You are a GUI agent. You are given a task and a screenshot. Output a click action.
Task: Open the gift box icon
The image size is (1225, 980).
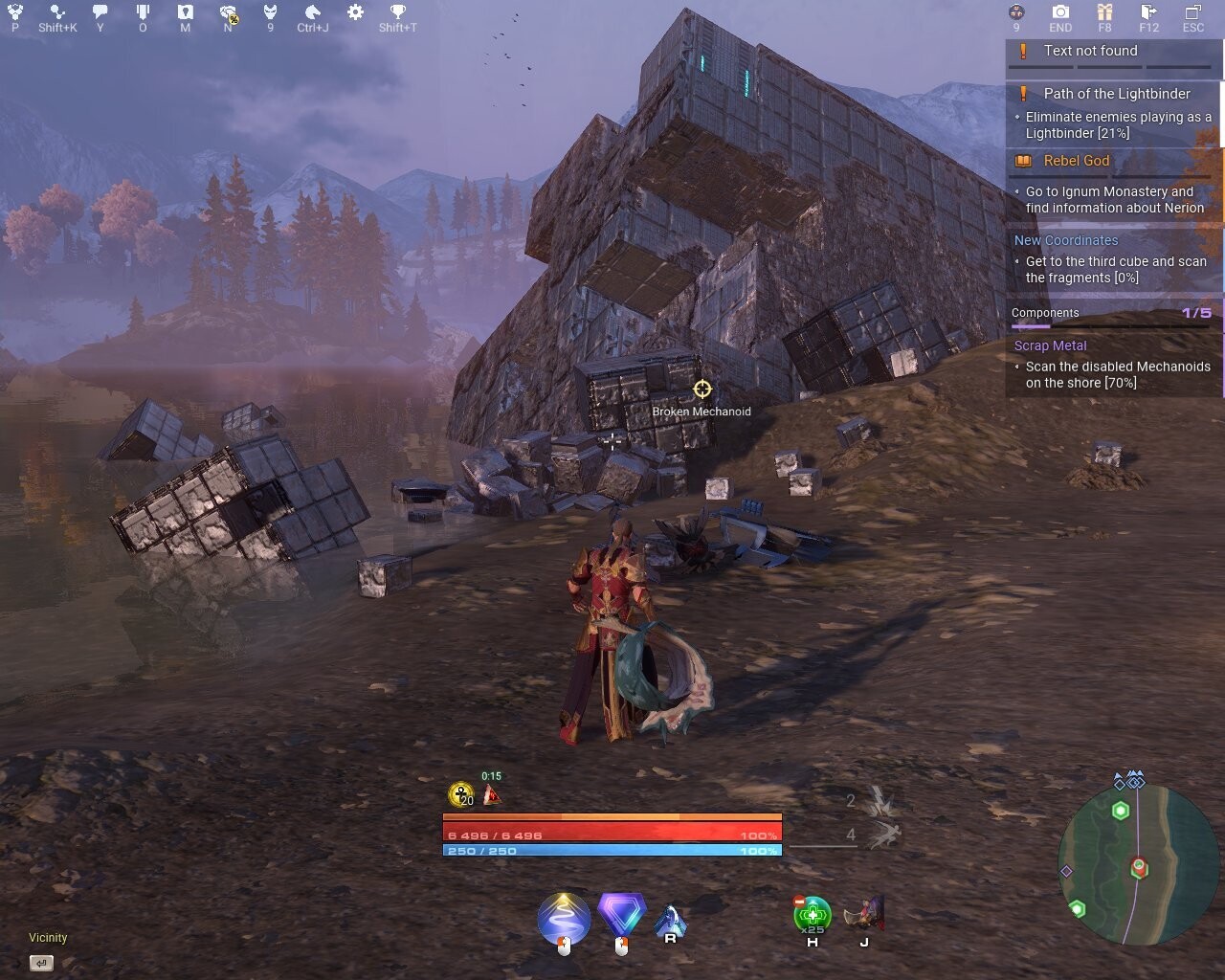tap(1103, 13)
